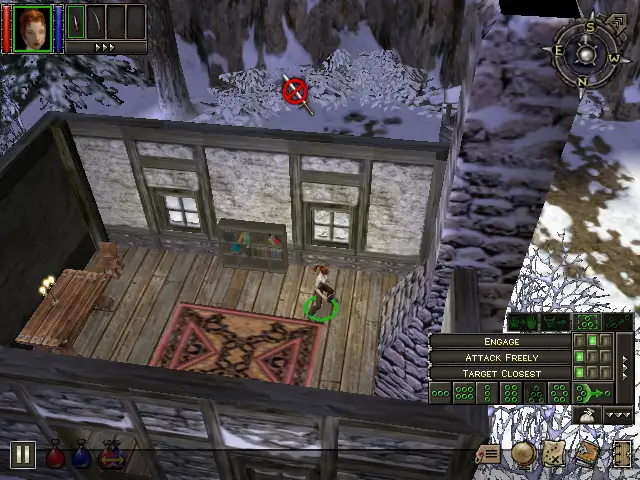Screen dimensions: 640x480
Task: Expand the character panel with triple arrows
Action: [104, 47]
